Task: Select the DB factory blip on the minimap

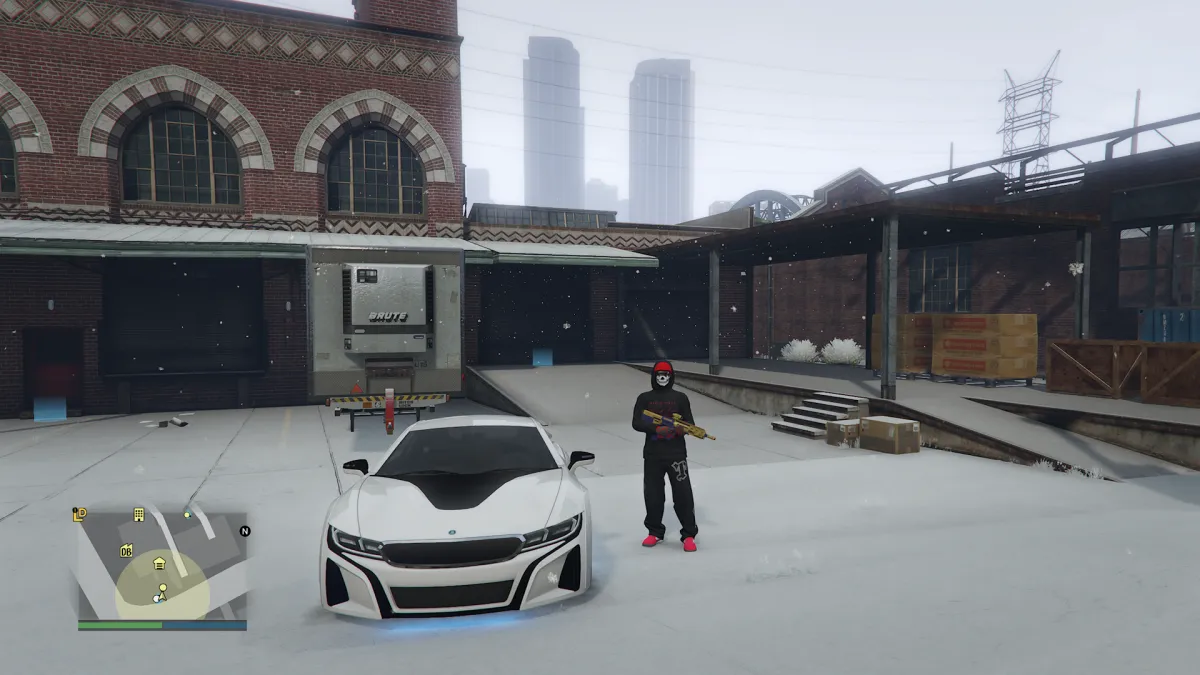Action: coord(127,551)
